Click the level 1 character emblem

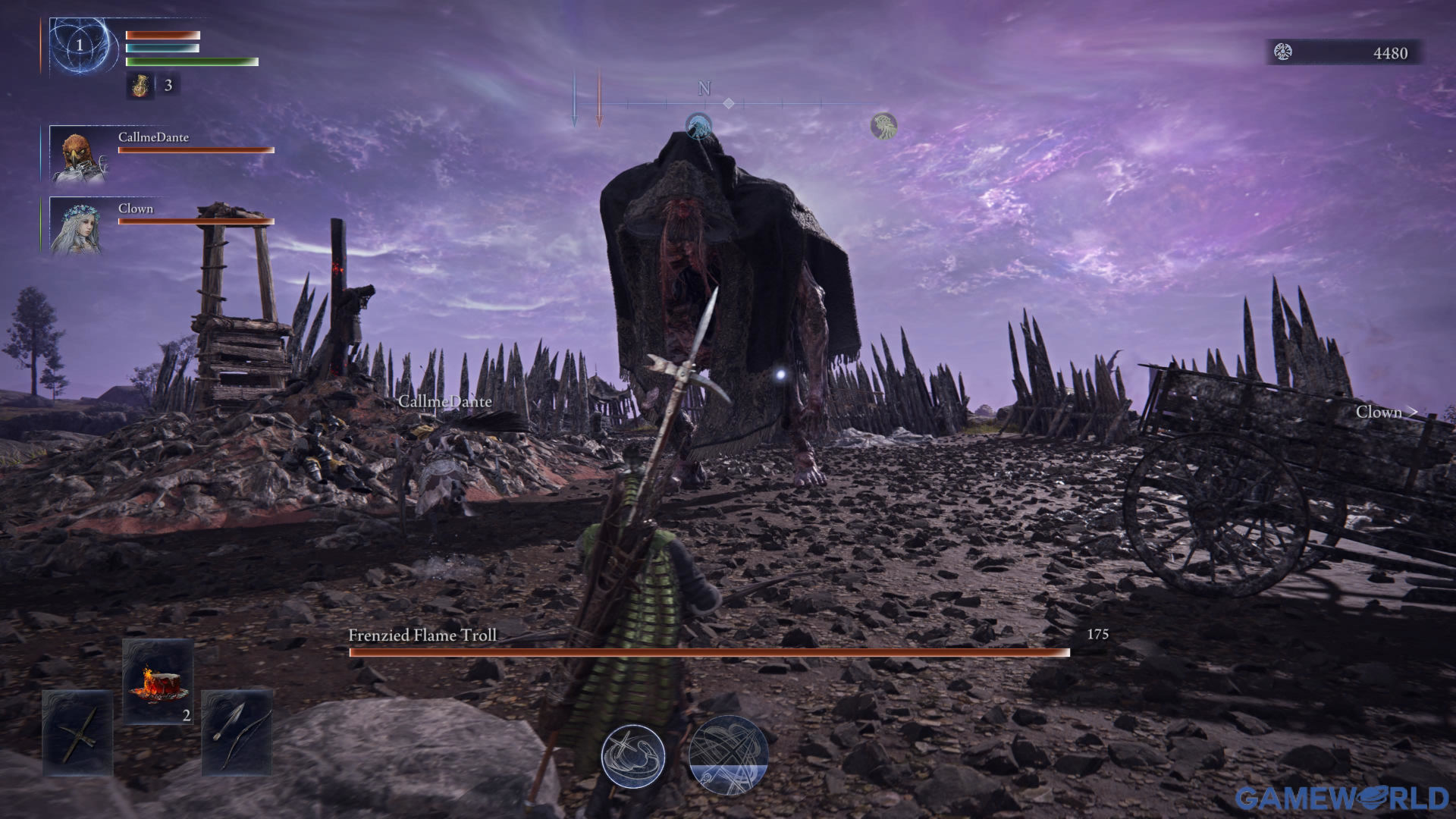[x=80, y=45]
